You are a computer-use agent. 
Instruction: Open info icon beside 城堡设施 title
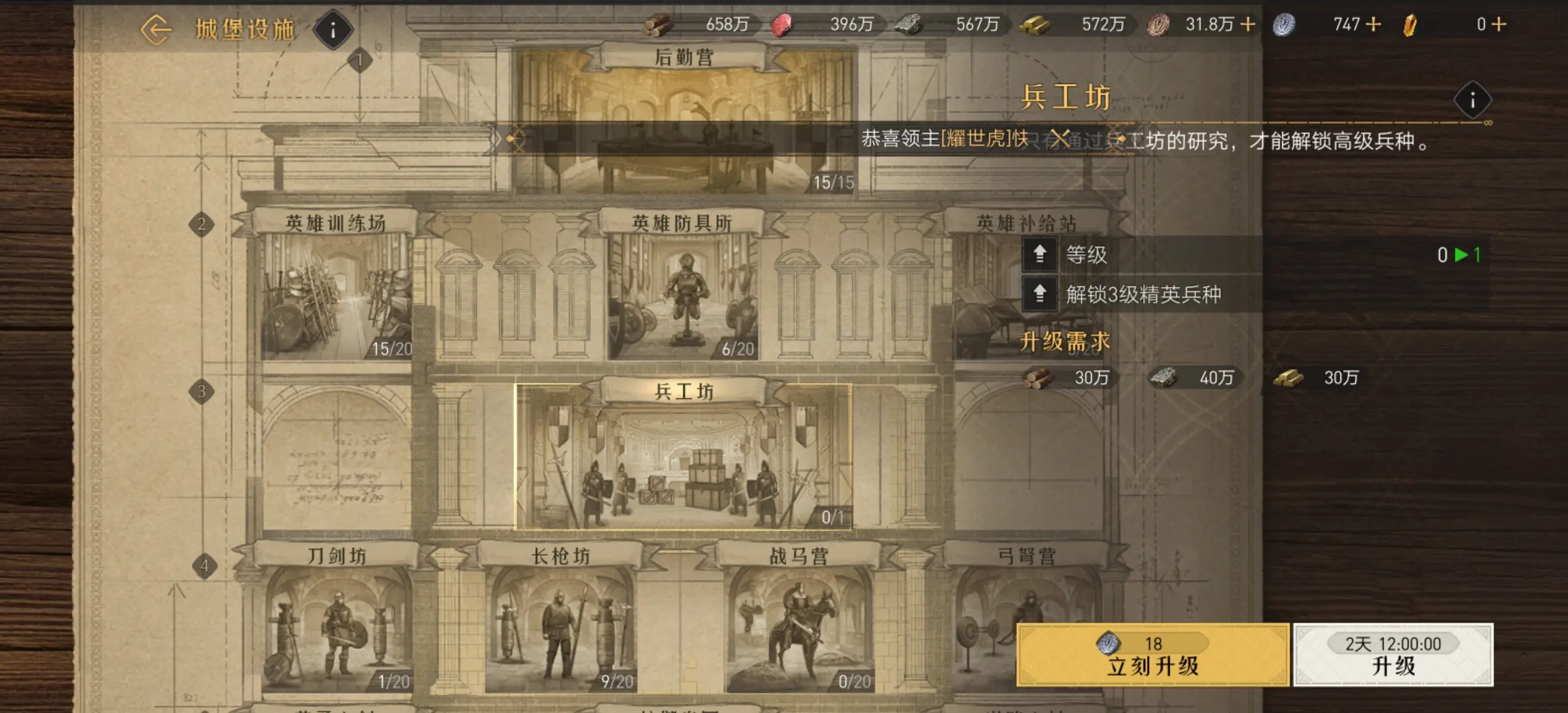tap(333, 30)
